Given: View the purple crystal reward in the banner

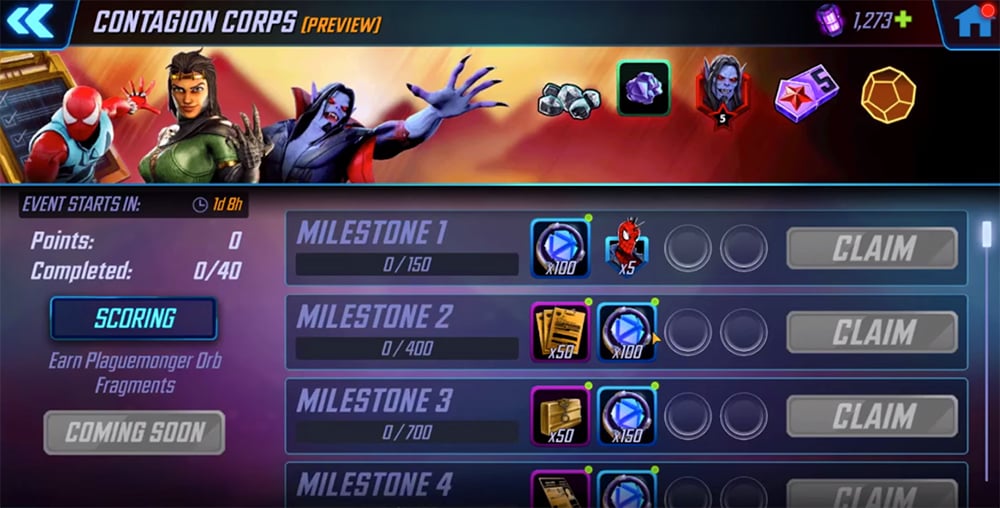Looking at the screenshot, I should (643, 90).
